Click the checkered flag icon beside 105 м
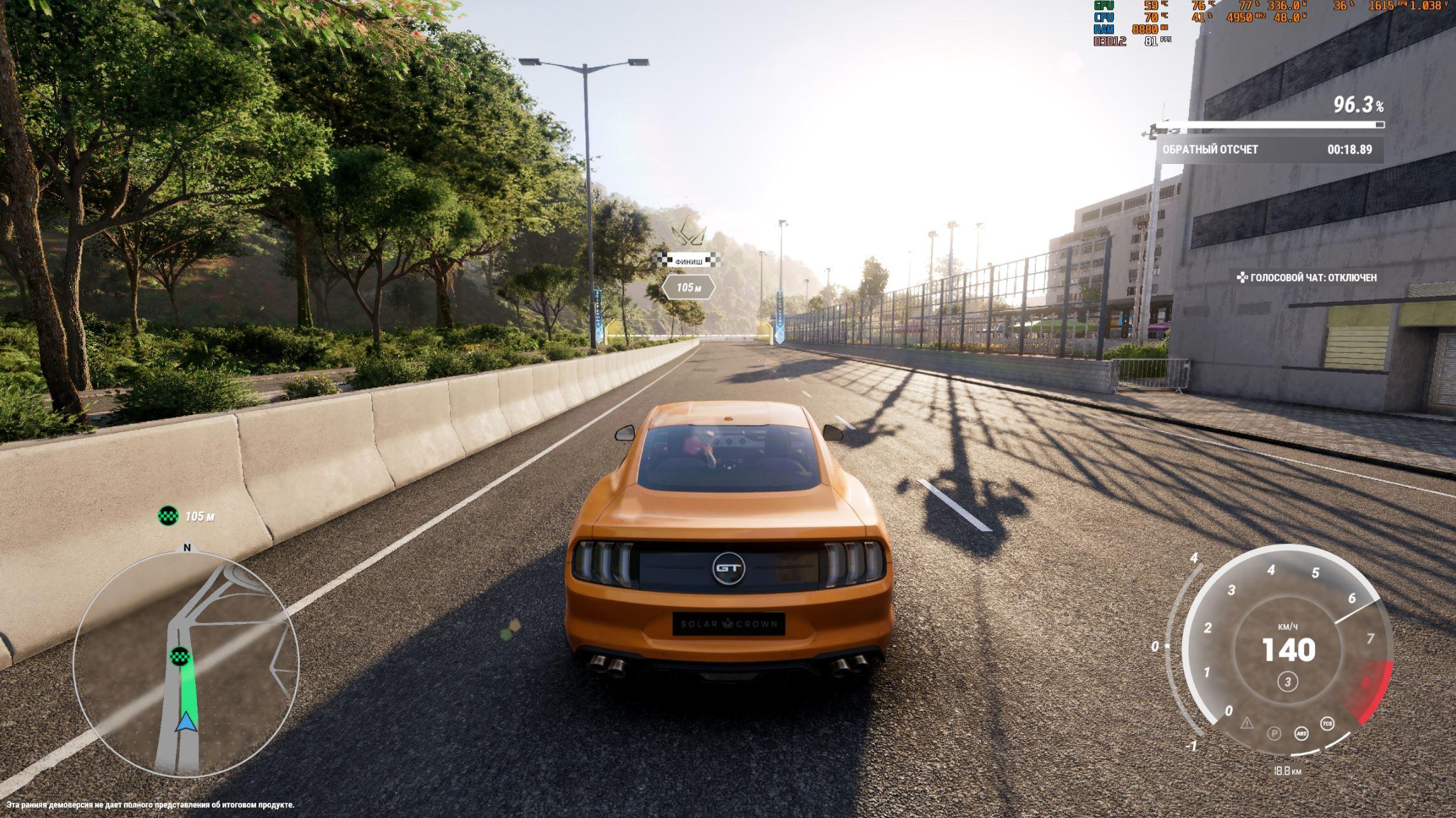Image resolution: width=1456 pixels, height=818 pixels. click(168, 515)
